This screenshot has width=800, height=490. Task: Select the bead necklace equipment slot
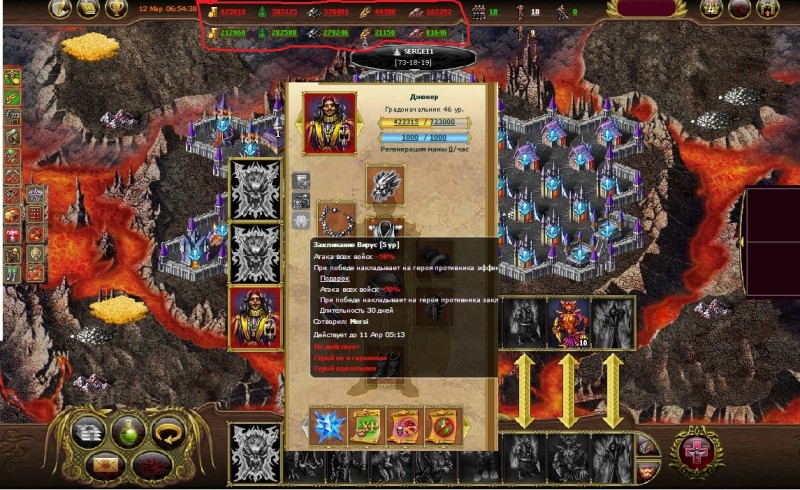point(337,220)
